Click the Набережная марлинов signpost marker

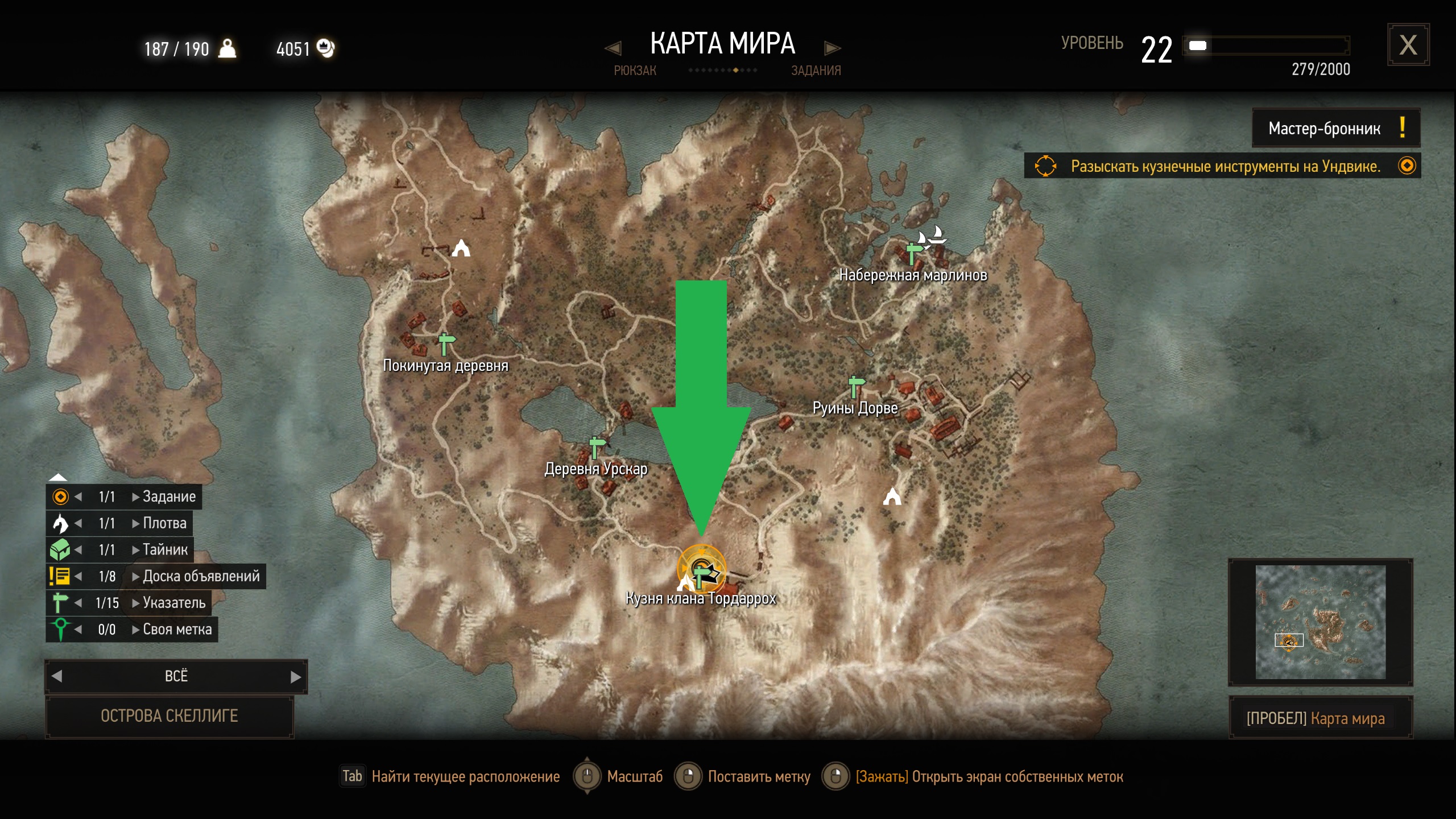[913, 253]
